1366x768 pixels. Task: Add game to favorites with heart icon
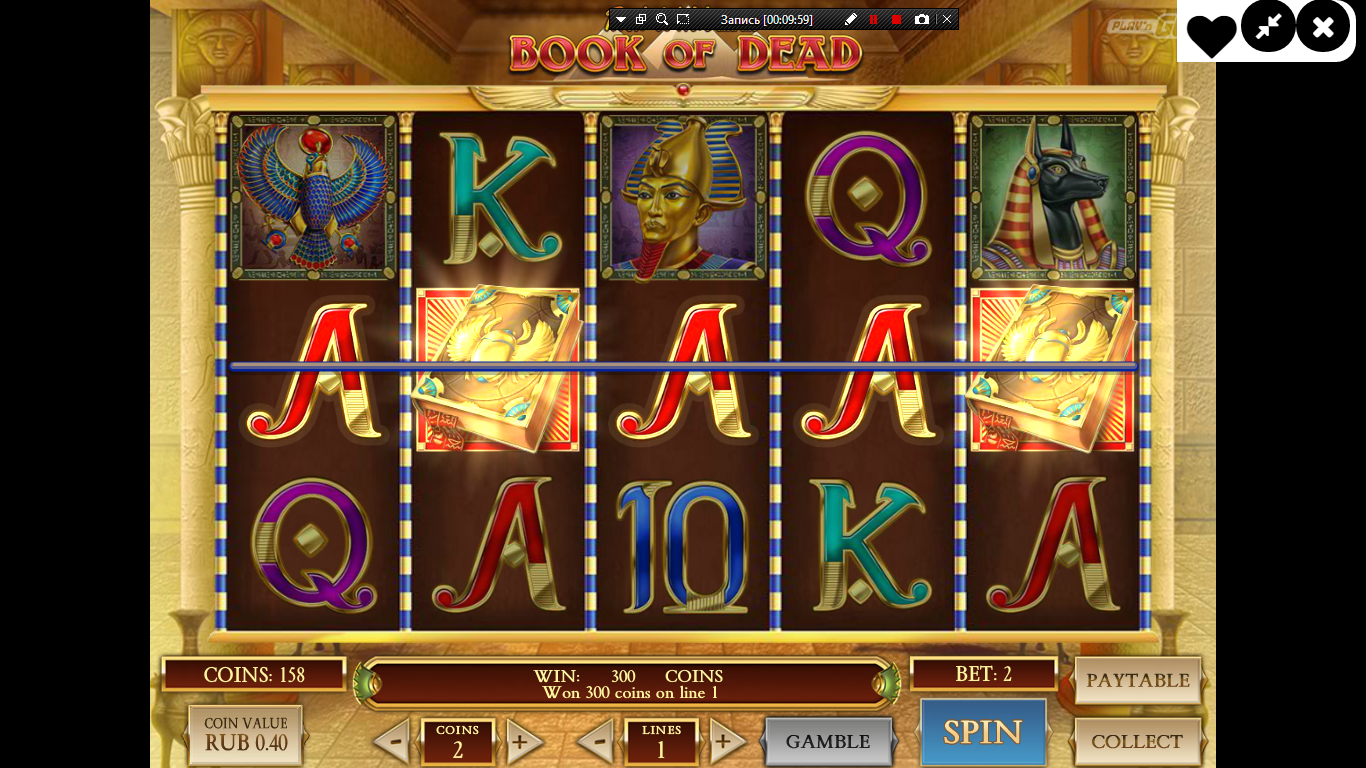(x=1212, y=34)
